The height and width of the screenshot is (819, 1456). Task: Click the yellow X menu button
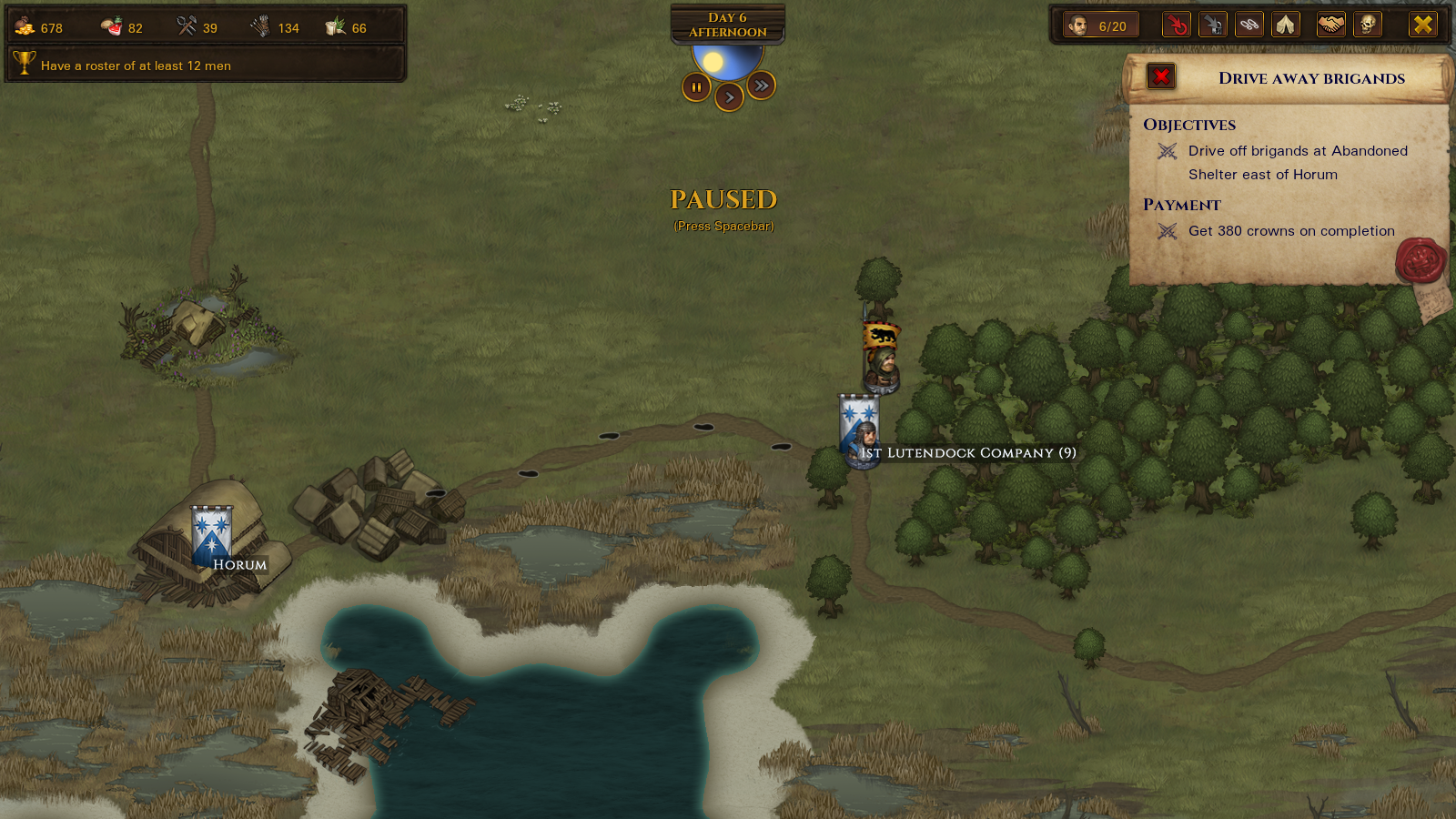click(x=1422, y=25)
